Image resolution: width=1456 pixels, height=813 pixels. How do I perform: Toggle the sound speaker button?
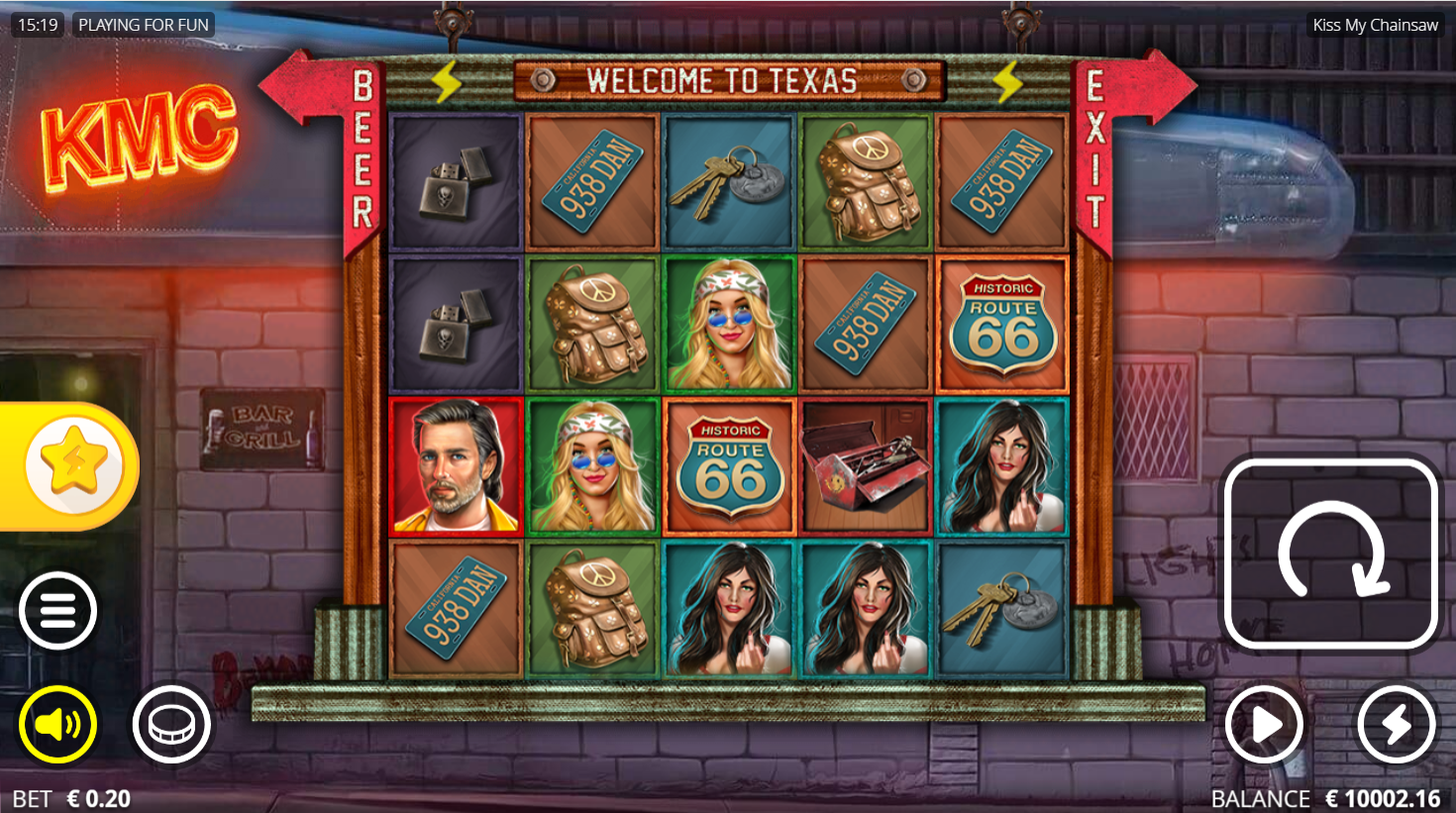click(57, 725)
